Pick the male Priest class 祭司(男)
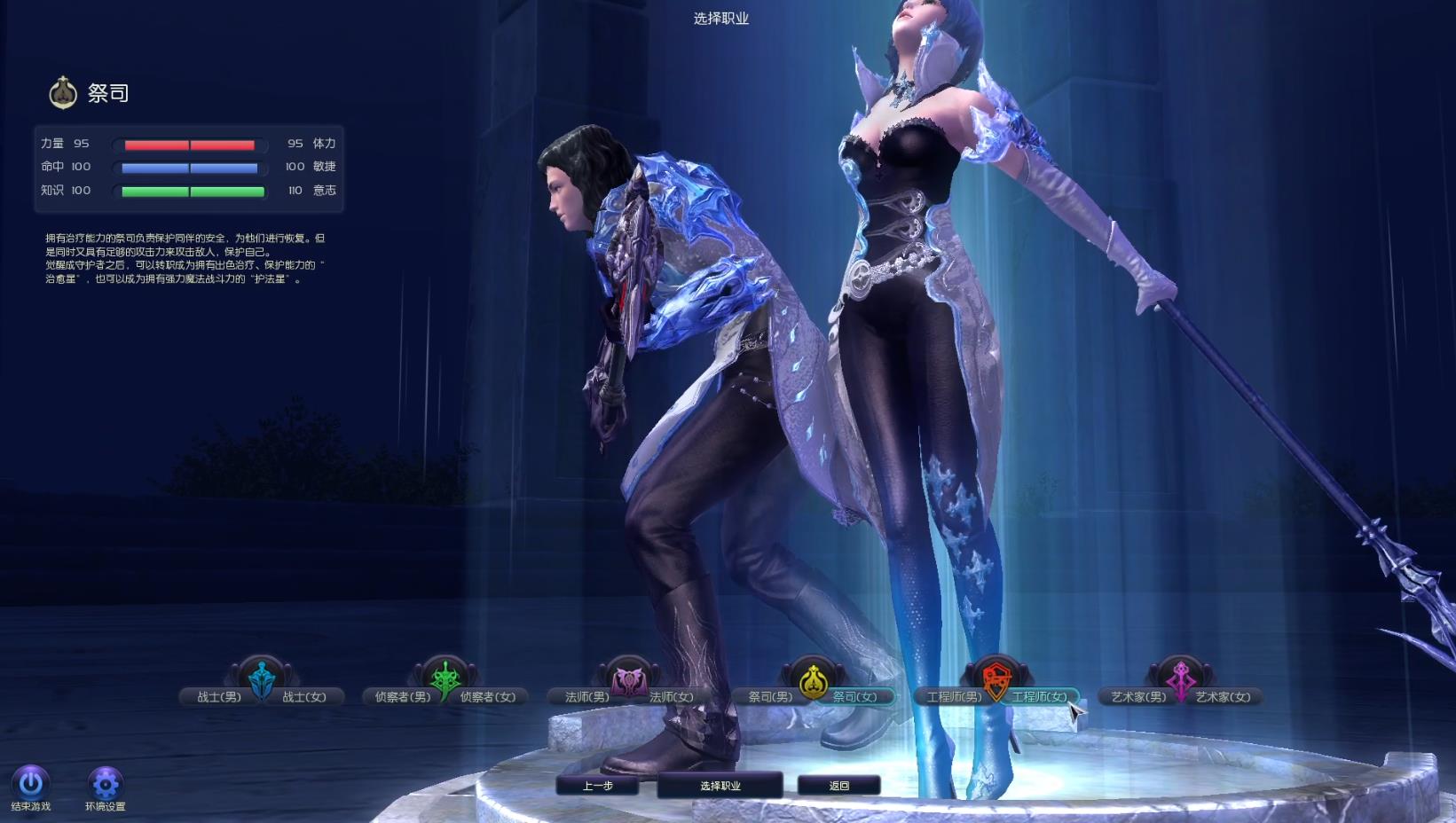The image size is (1456, 823). 770,697
